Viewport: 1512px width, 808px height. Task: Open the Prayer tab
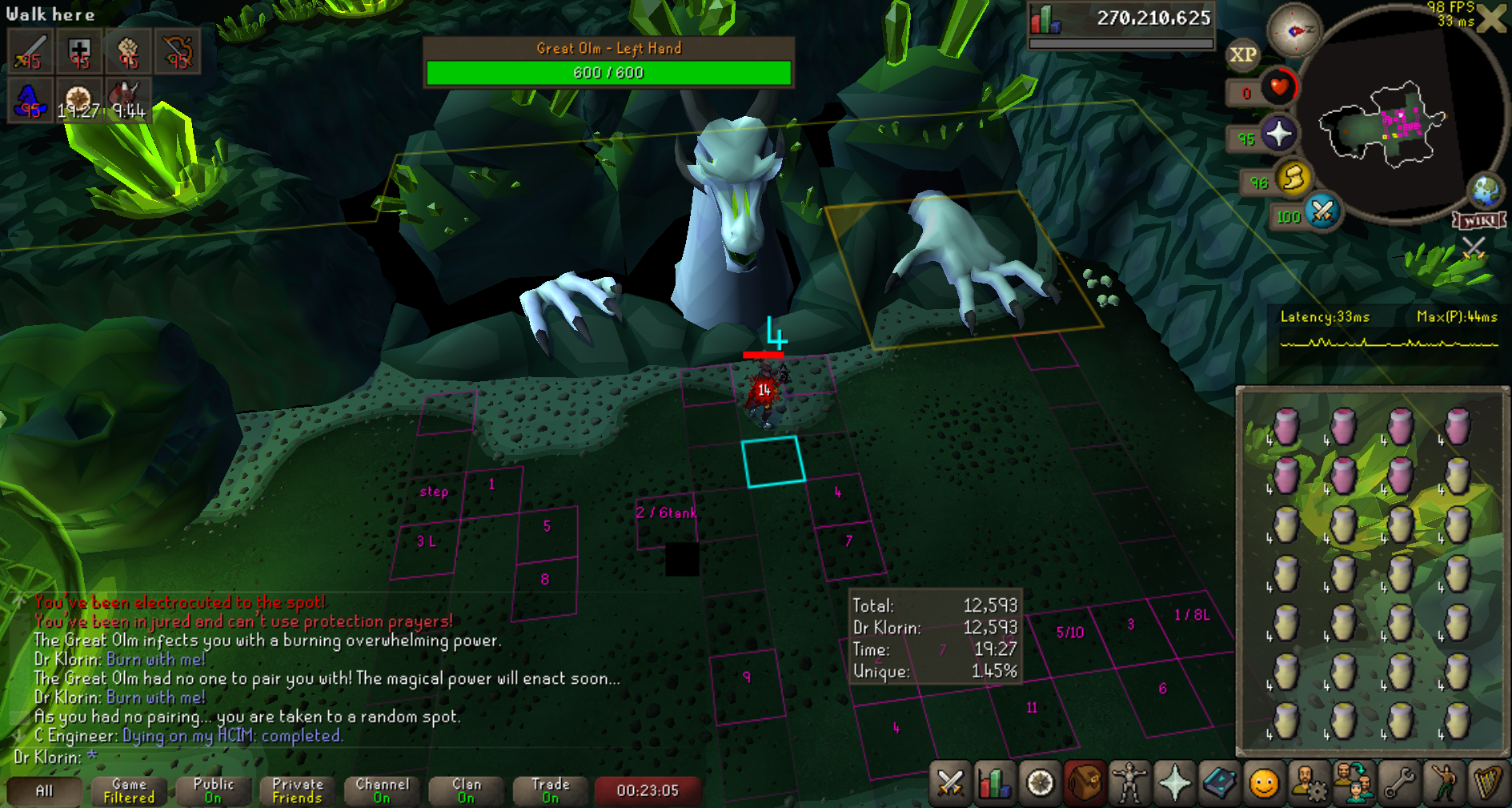[x=1174, y=782]
